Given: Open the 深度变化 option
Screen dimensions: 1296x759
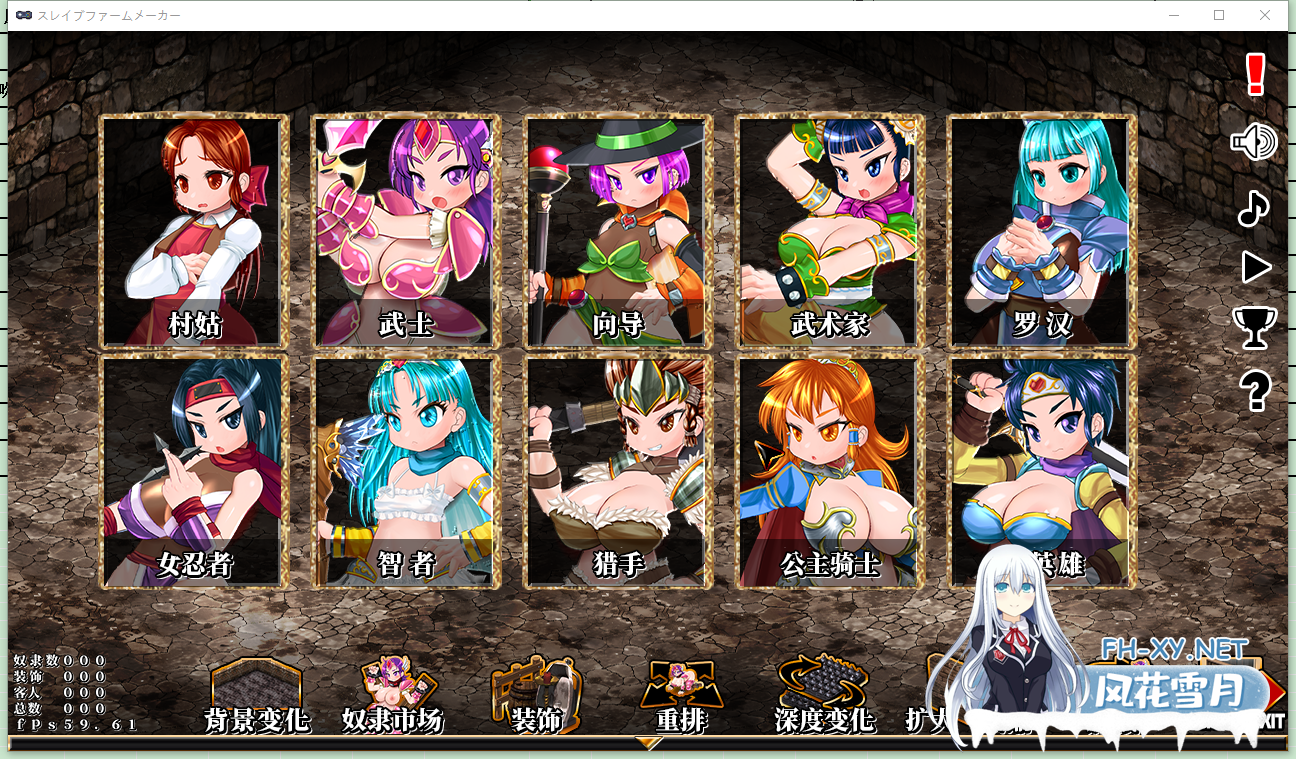Looking at the screenshot, I should pyautogui.click(x=824, y=696).
